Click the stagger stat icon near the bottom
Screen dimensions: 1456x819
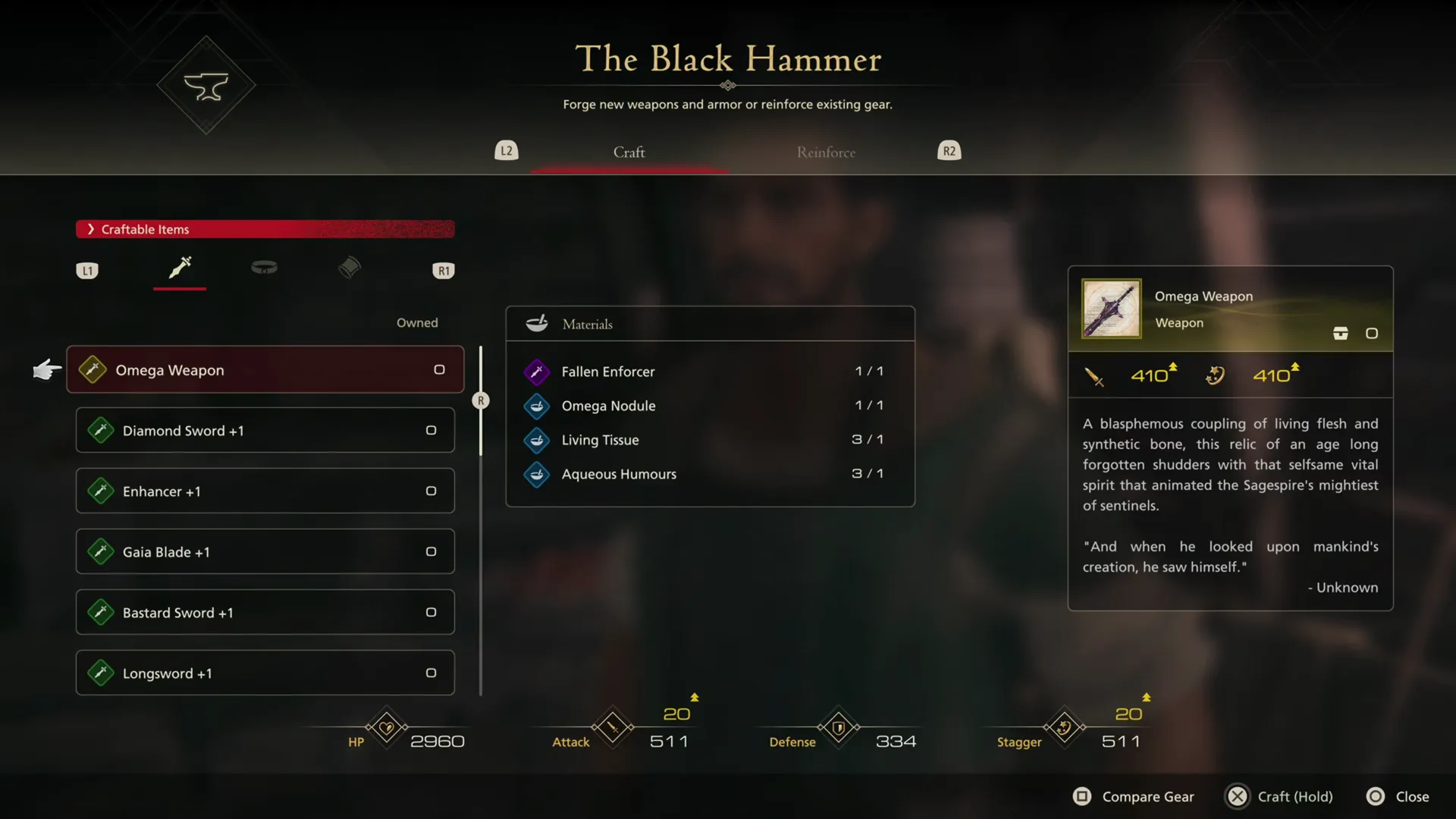click(x=1063, y=727)
